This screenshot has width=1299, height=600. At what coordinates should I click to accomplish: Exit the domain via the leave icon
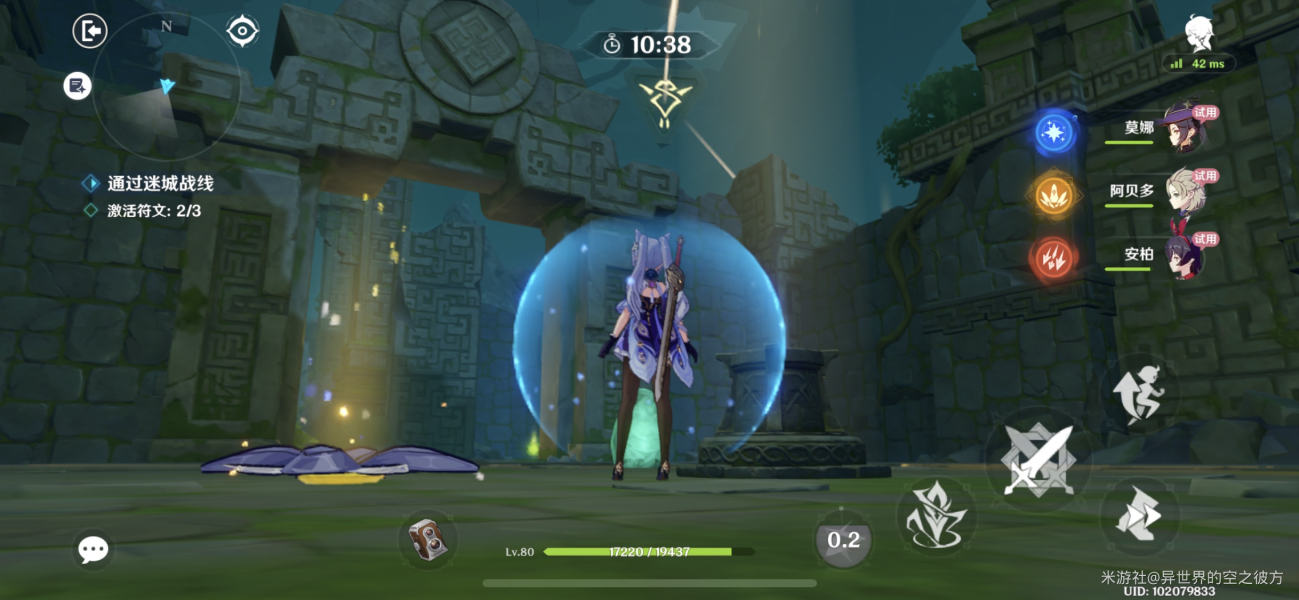(x=90, y=31)
